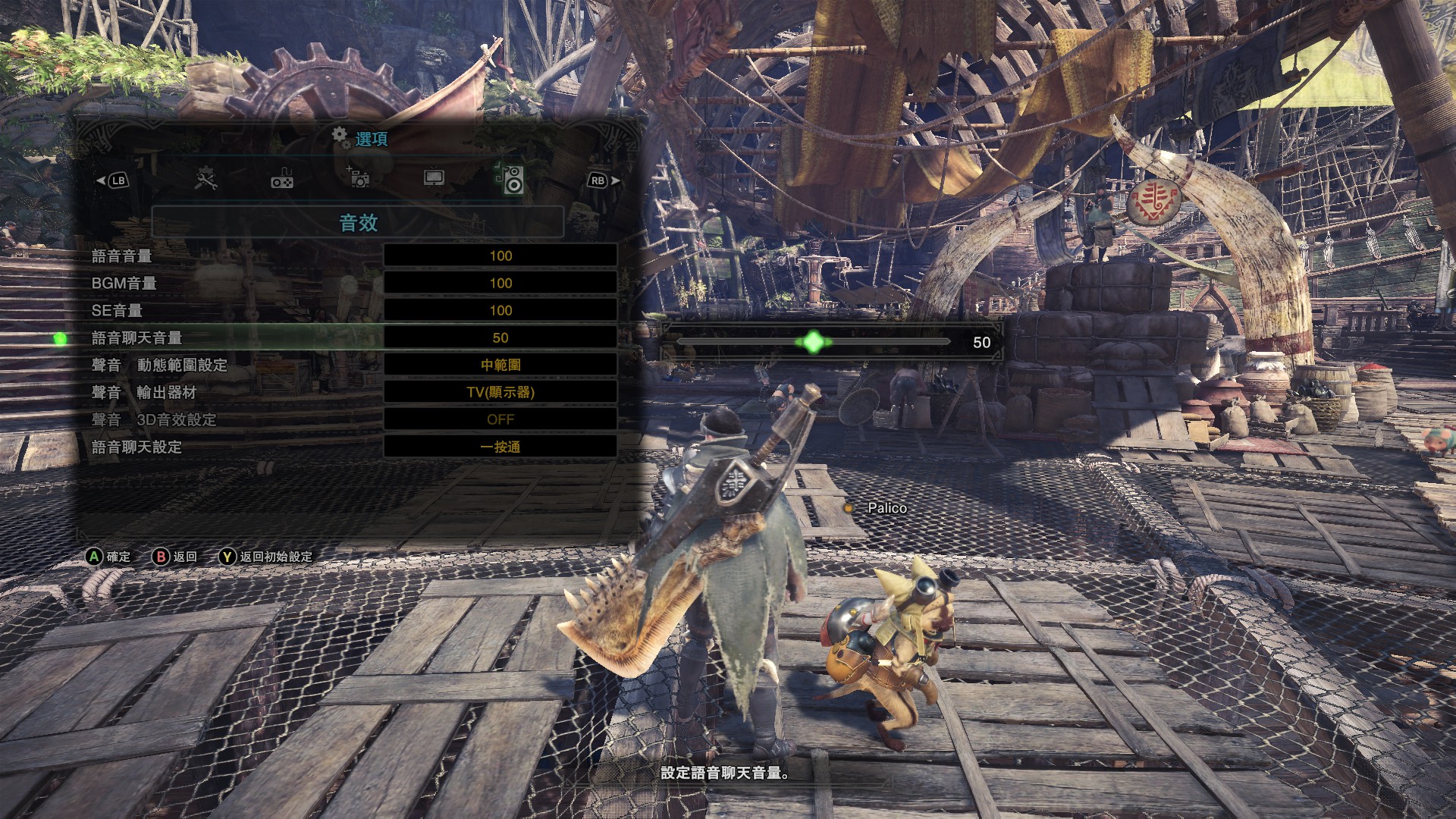This screenshot has width=1456, height=819.
Task: Click the voice chat volume slider's green handle
Action: pyautogui.click(x=813, y=342)
